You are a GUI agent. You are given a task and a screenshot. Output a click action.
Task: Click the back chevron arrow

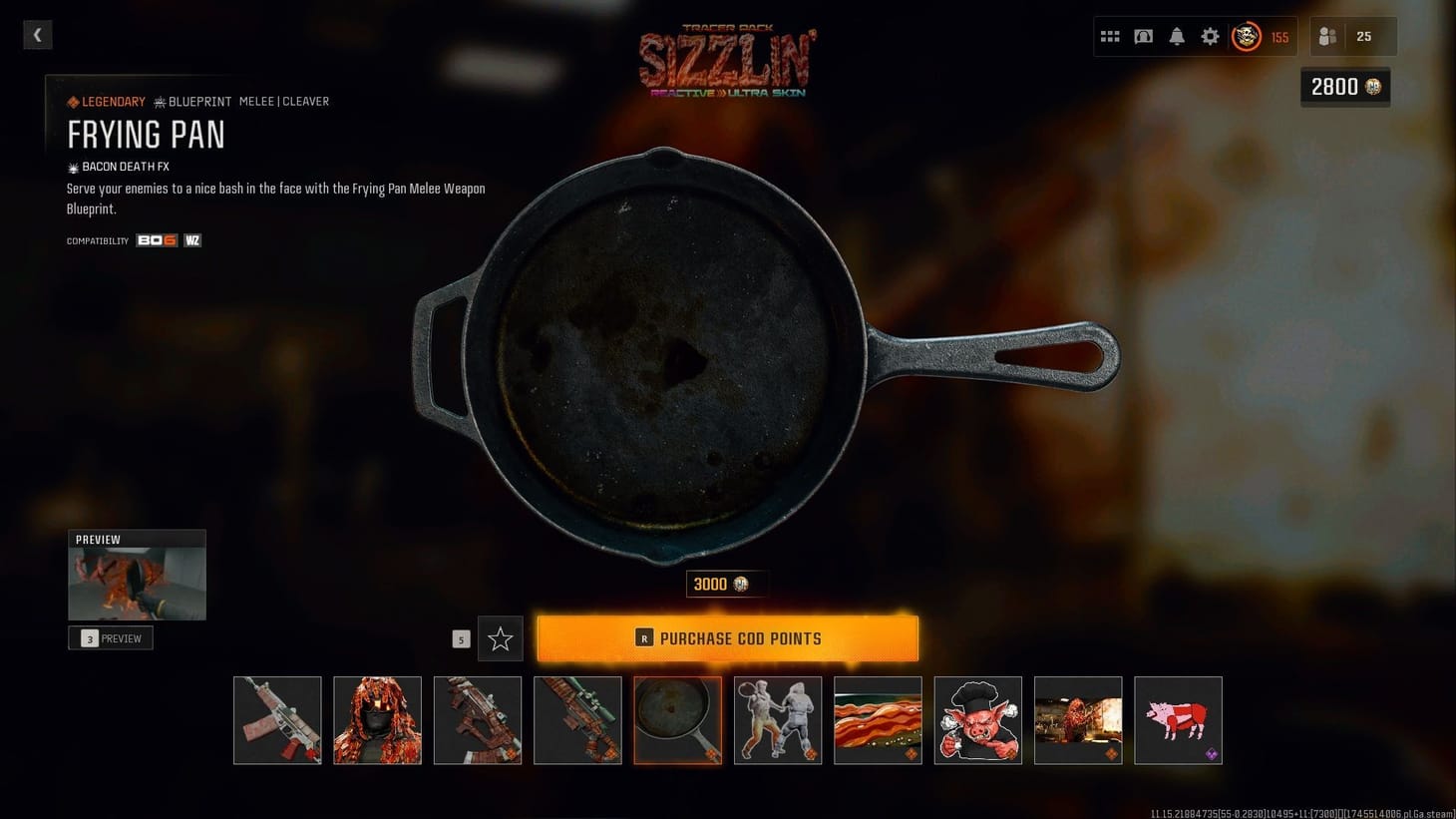point(37,35)
